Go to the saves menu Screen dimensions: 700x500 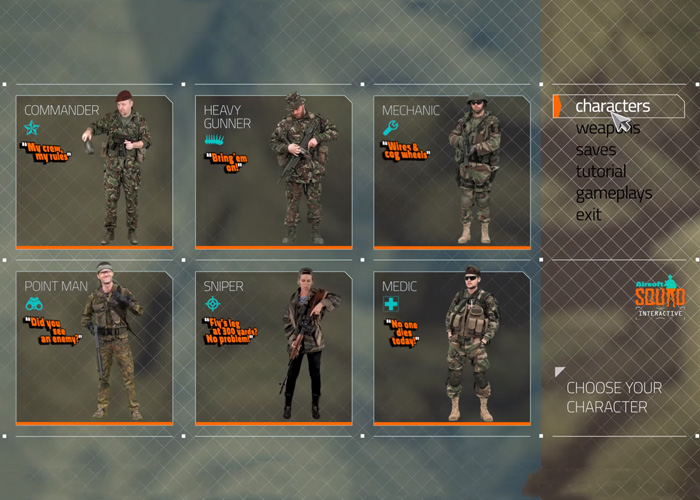[x=596, y=150]
